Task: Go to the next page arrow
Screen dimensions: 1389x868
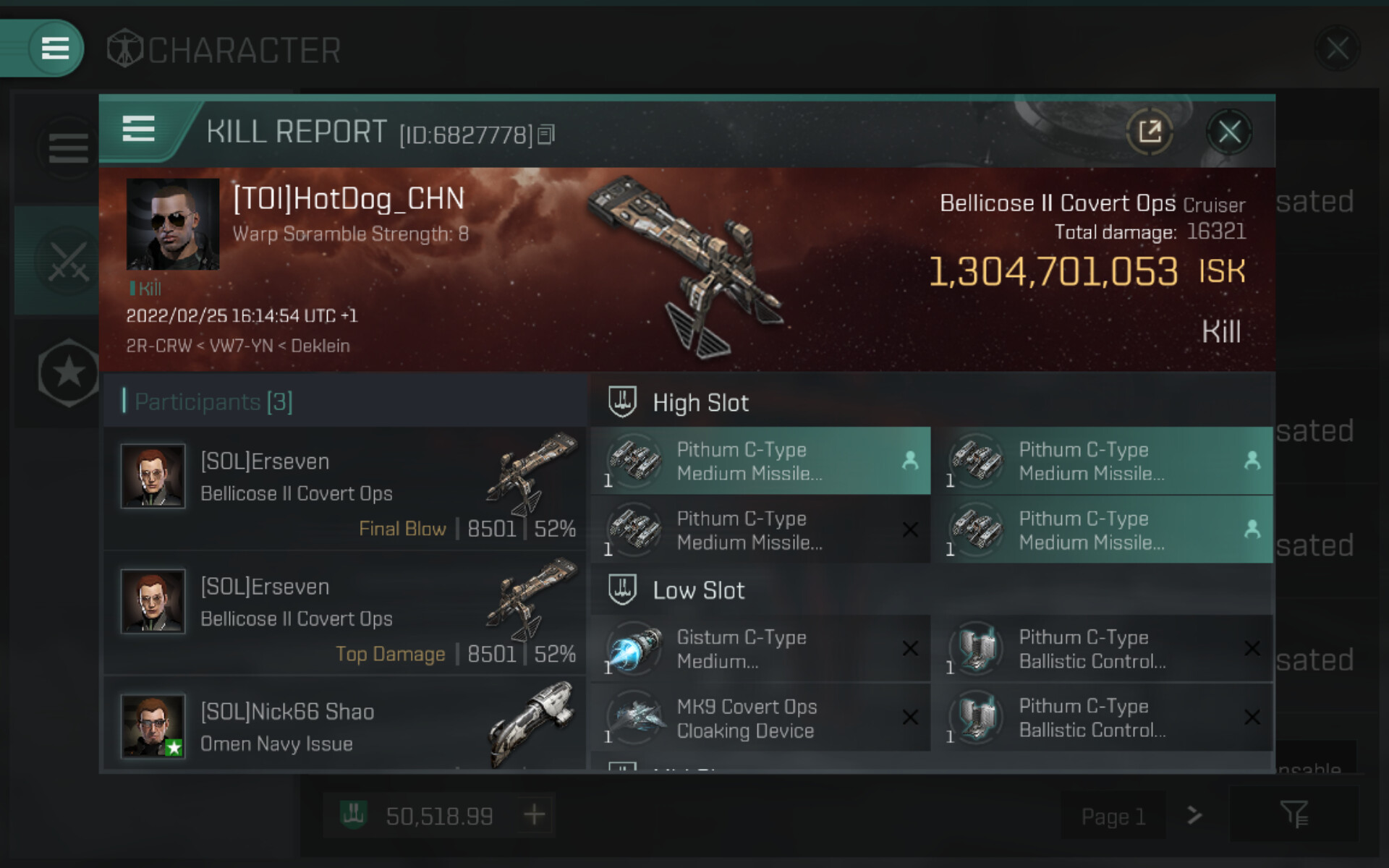Action: point(1194,816)
